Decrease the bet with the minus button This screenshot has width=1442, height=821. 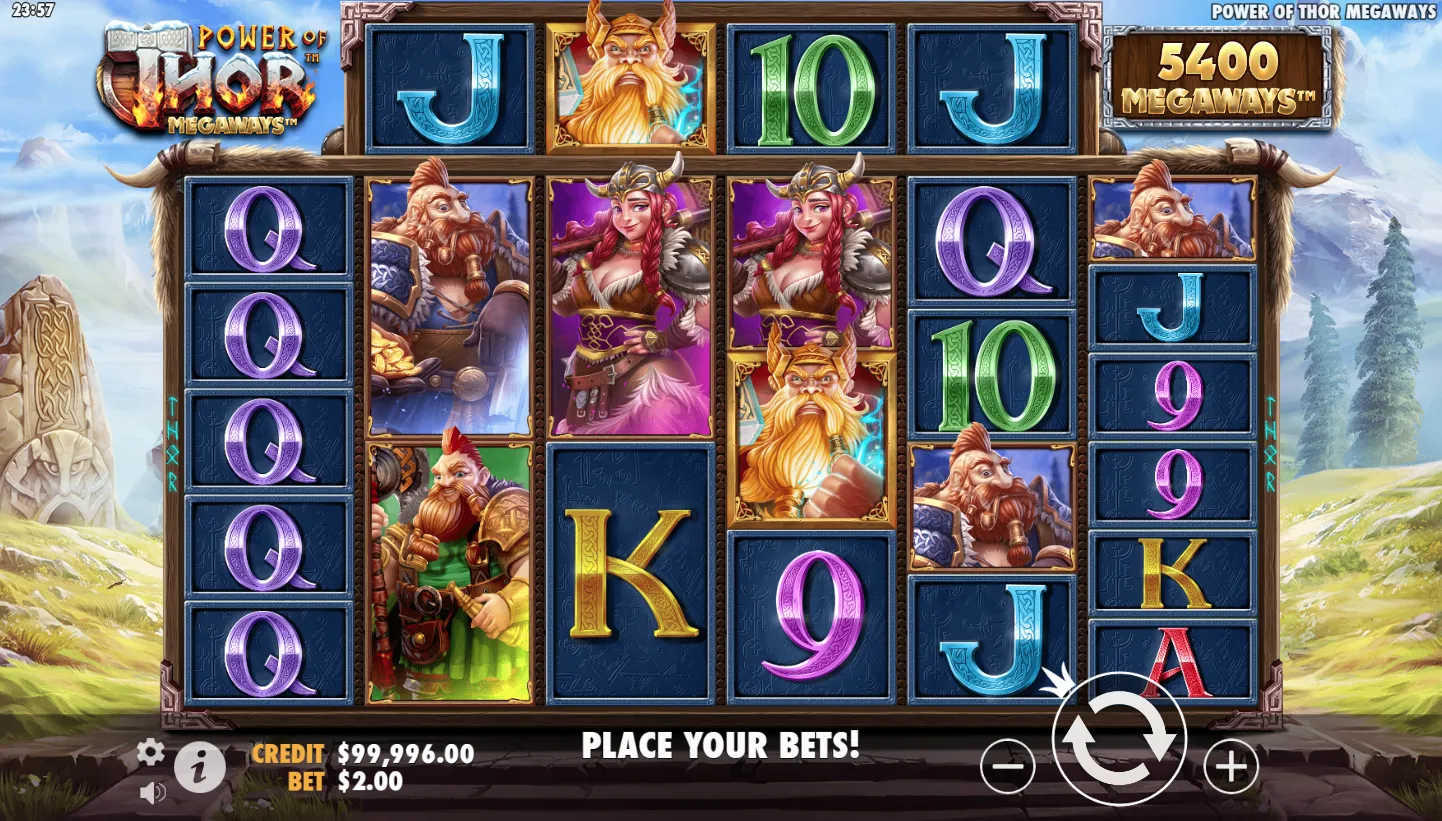tap(1007, 767)
